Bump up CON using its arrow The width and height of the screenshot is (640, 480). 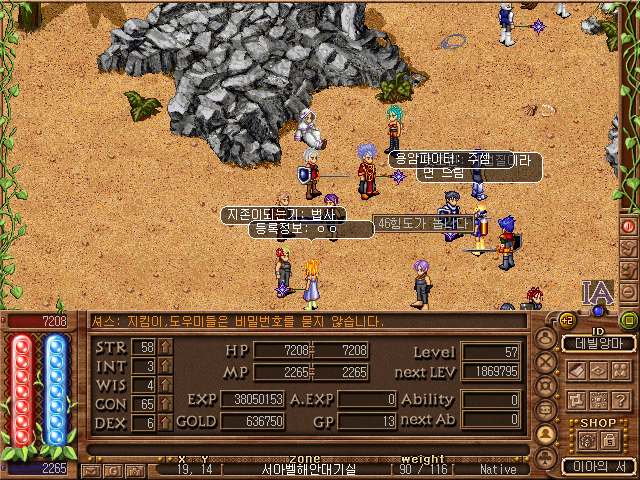coord(166,404)
